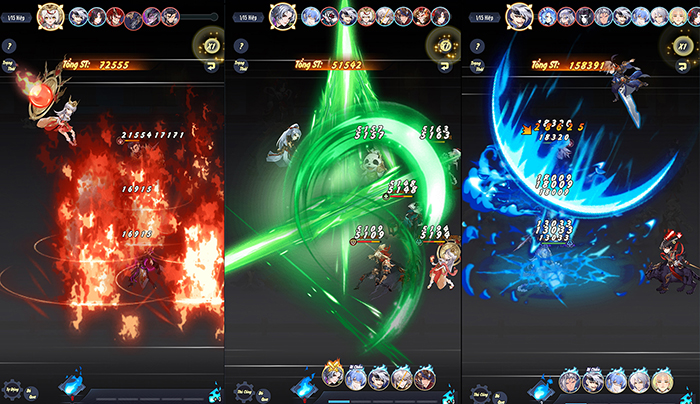Open Trạng Thái status in the 72555 damage battle
The height and width of the screenshot is (404, 700).
pos(9,68)
